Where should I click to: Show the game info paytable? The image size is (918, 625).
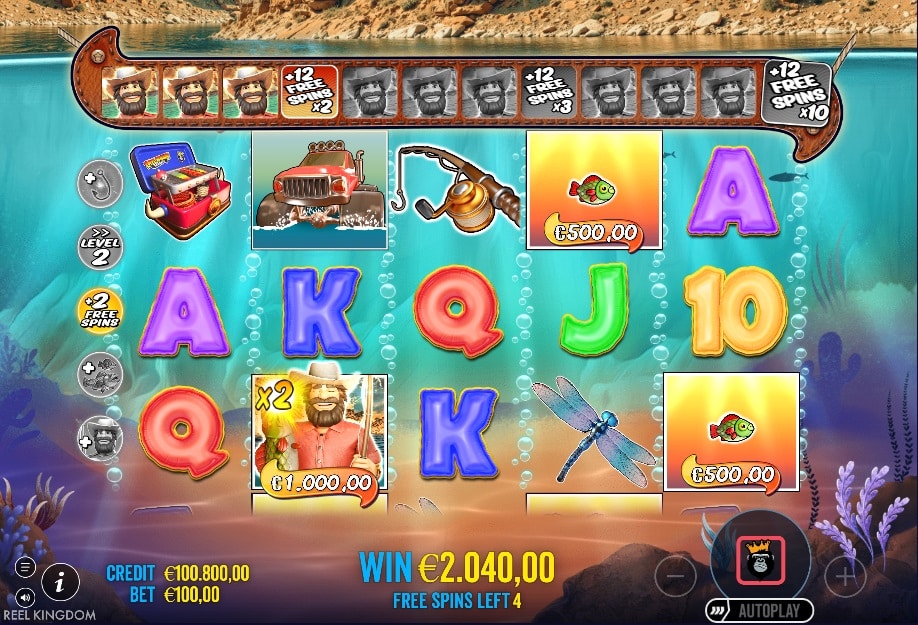pos(61,580)
